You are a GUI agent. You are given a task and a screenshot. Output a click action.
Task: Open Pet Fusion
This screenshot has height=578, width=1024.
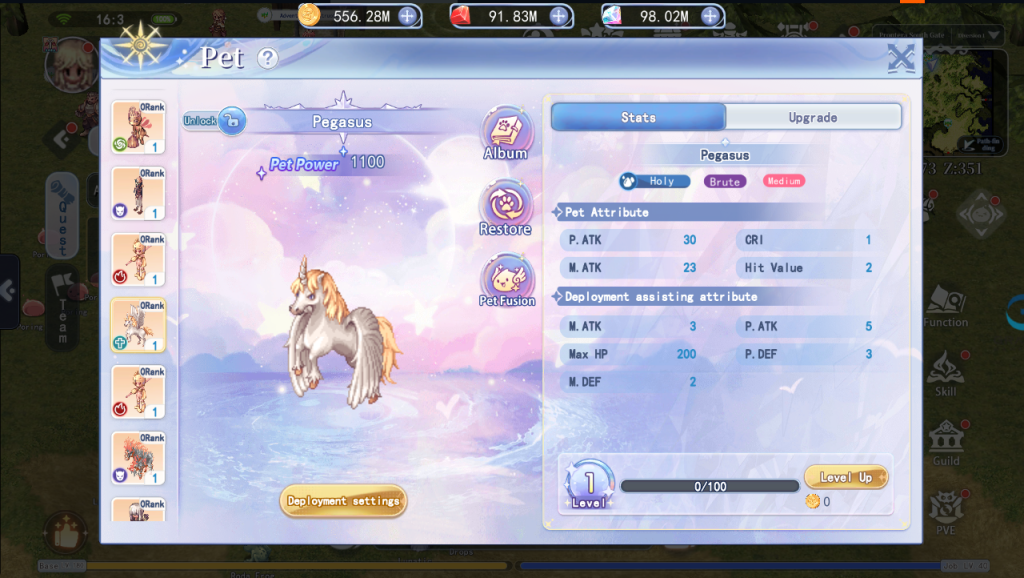coord(507,281)
